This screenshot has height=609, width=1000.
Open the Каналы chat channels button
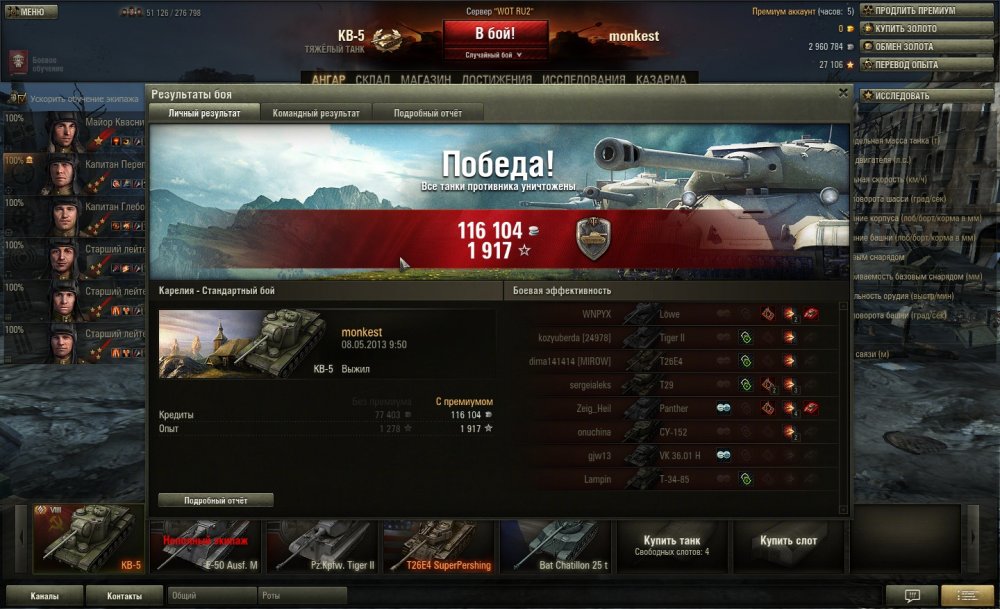click(x=43, y=596)
